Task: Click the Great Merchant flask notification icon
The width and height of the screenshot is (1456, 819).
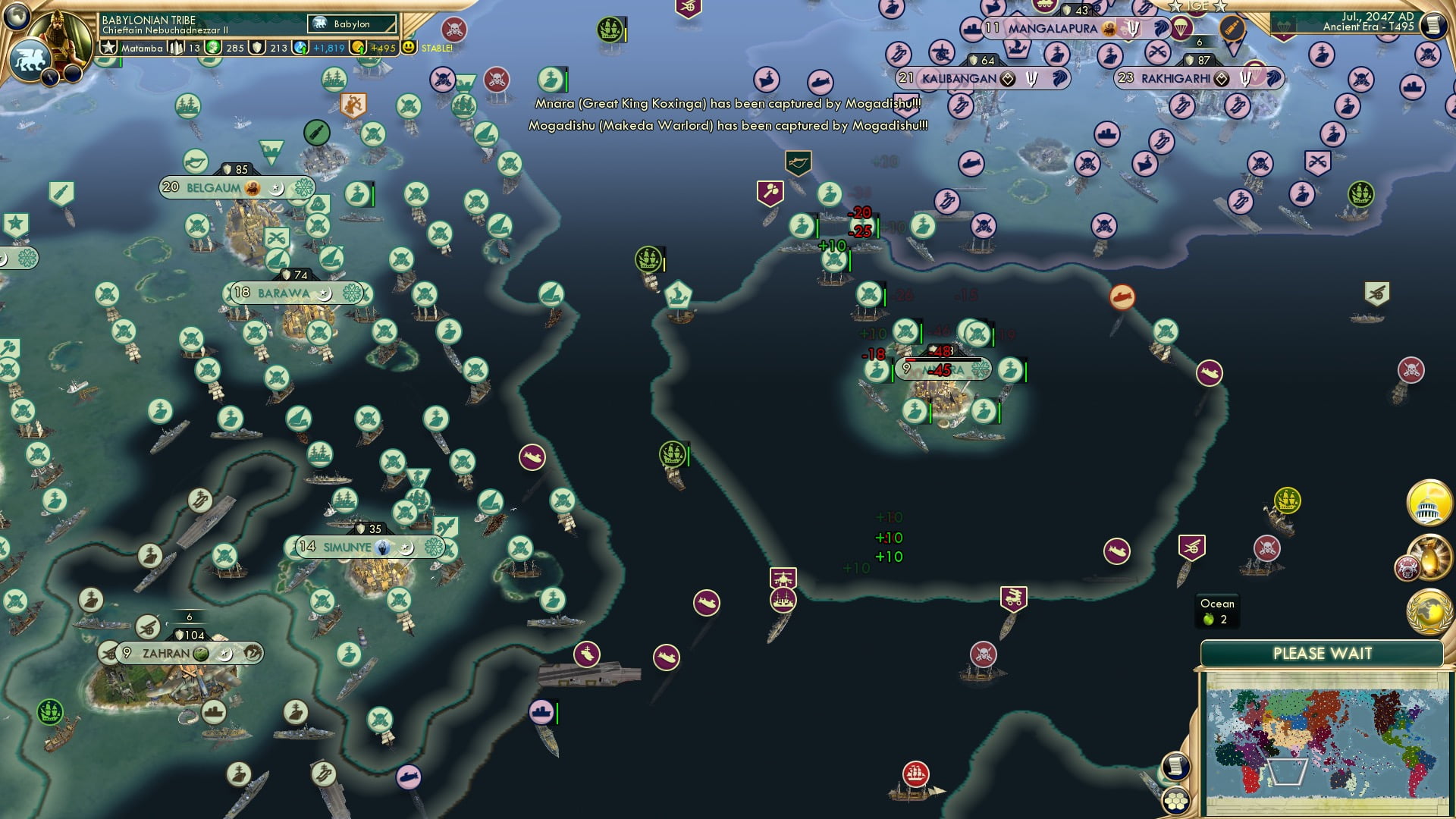Action: [x=1430, y=559]
